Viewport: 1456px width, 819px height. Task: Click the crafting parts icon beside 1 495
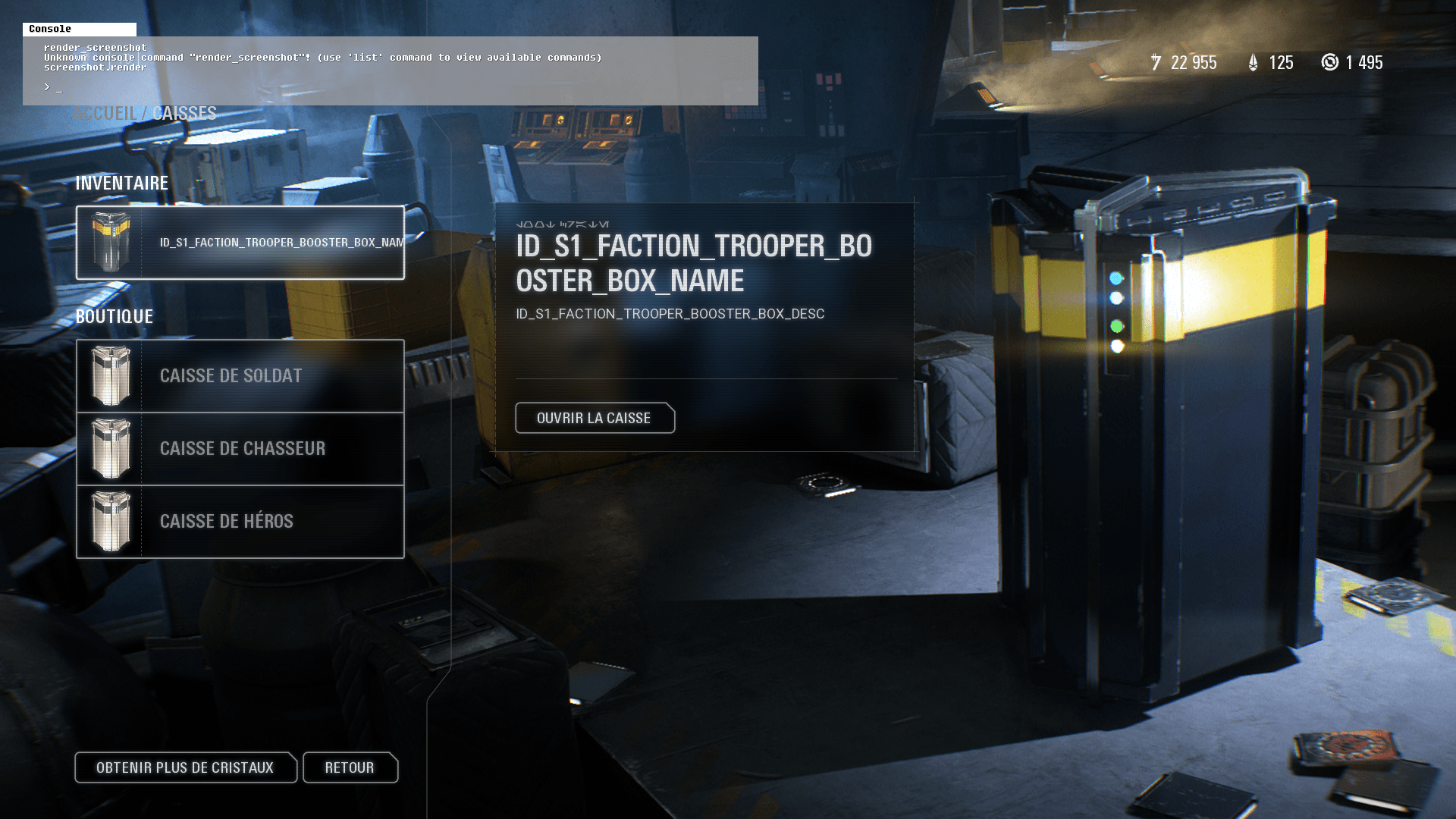coord(1332,62)
